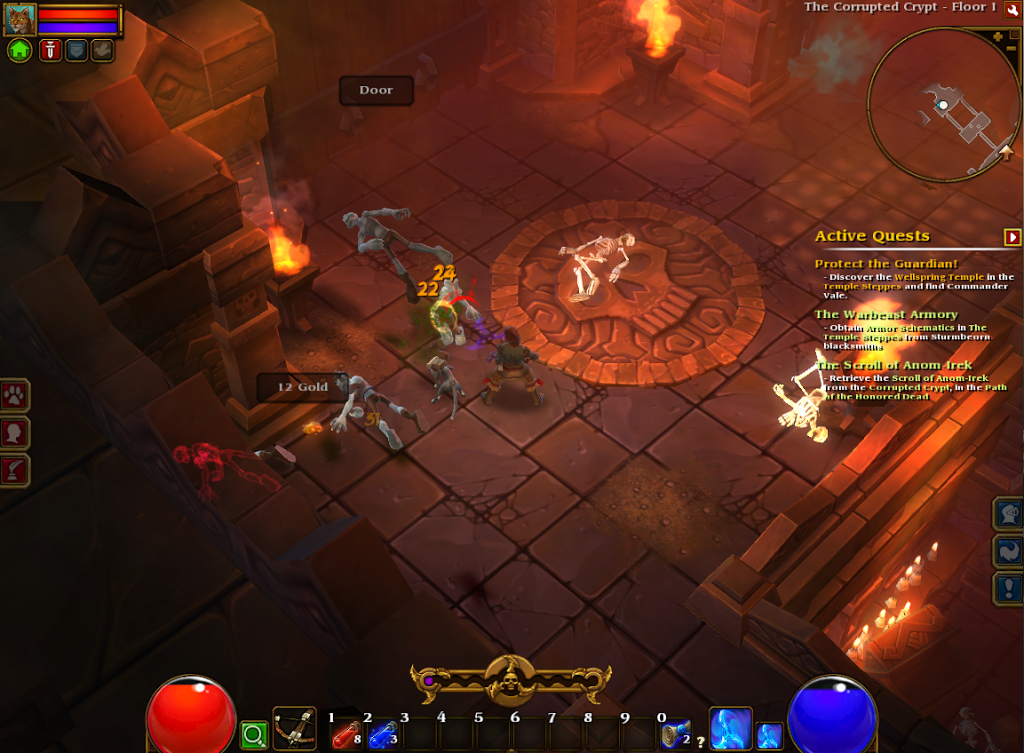Select the dove passive pet stance
Image resolution: width=1024 pixels, height=753 pixels.
102,50
